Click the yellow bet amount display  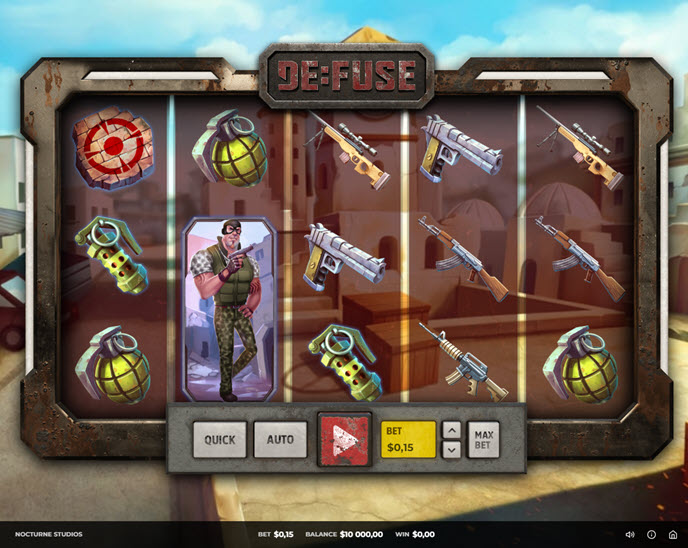click(408, 439)
